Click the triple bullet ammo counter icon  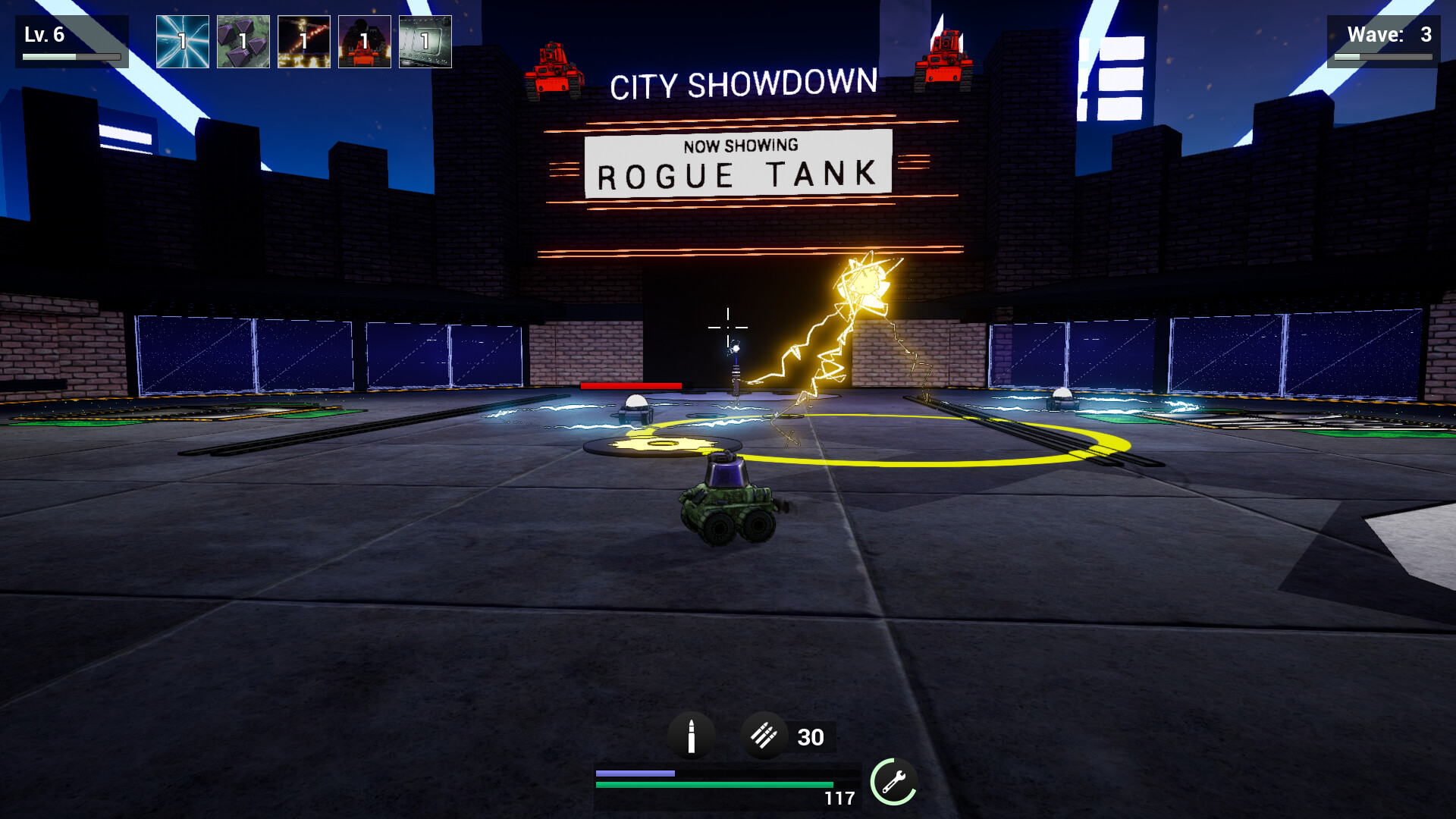[766, 736]
